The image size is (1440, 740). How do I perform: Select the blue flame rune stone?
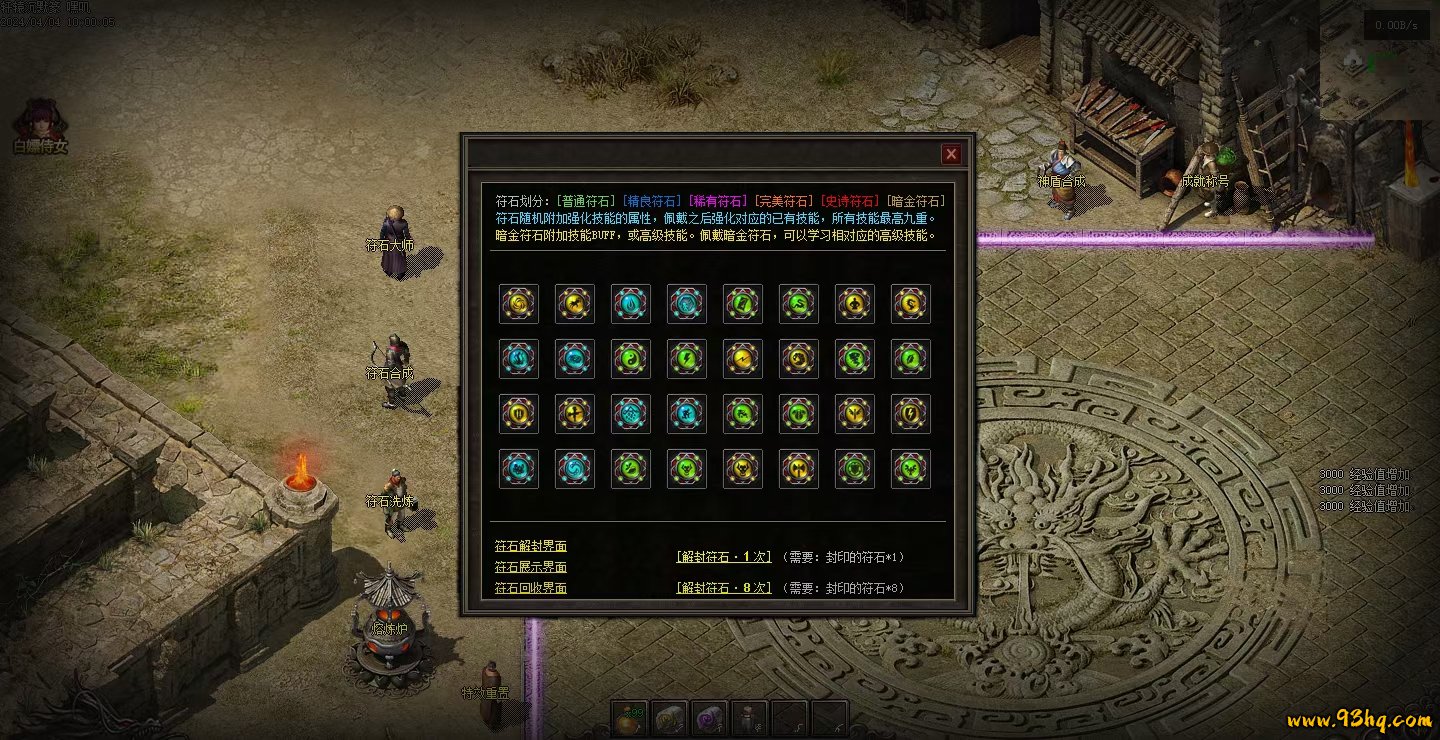(631, 304)
